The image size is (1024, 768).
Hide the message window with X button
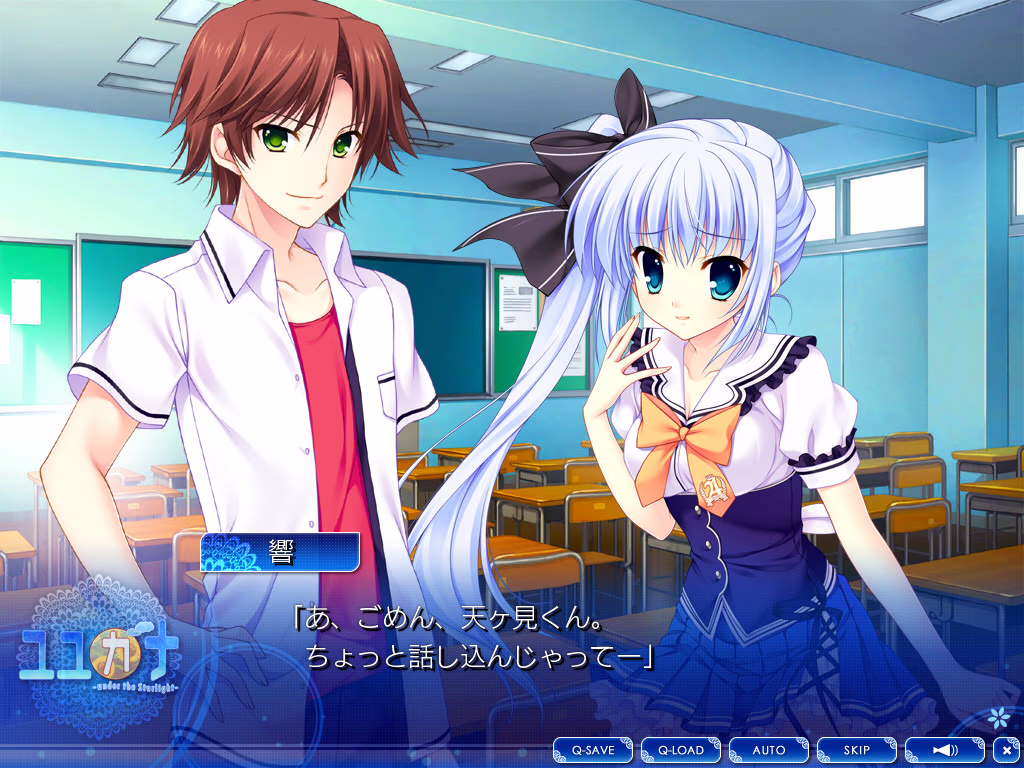(1006, 749)
